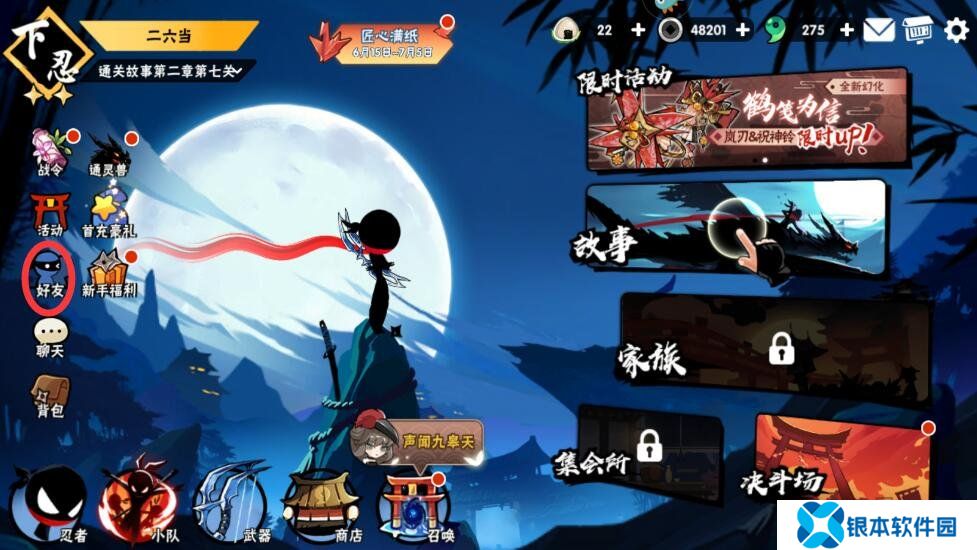Open the mail envelope inbox
The height and width of the screenshot is (550, 977).
(x=879, y=30)
